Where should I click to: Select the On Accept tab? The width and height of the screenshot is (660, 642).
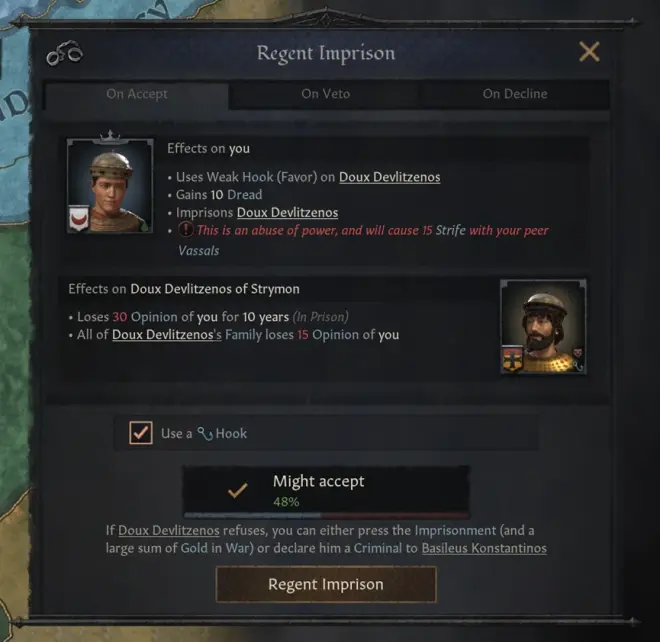click(137, 94)
